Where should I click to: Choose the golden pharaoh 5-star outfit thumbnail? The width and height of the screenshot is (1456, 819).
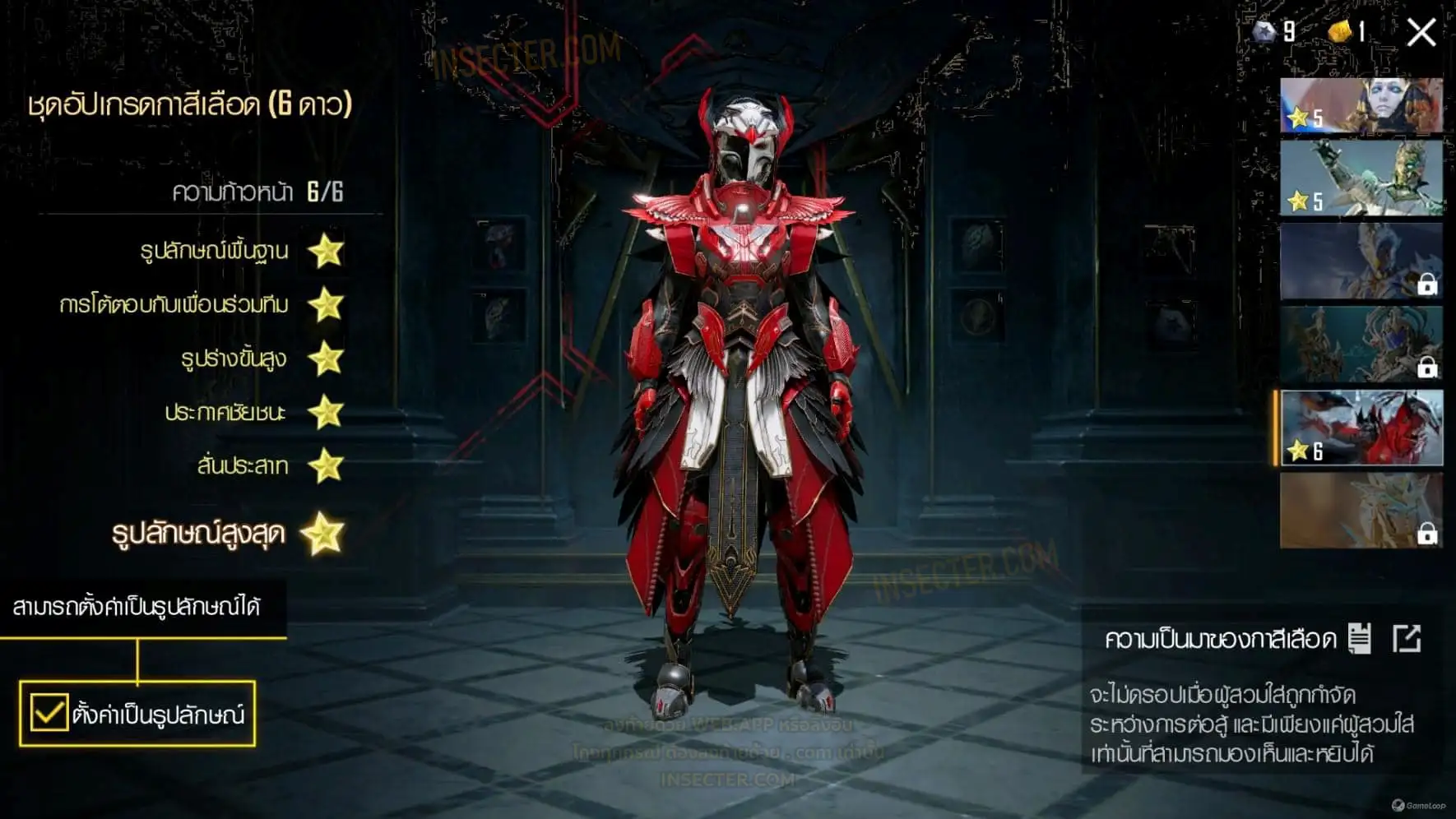coord(1361,178)
